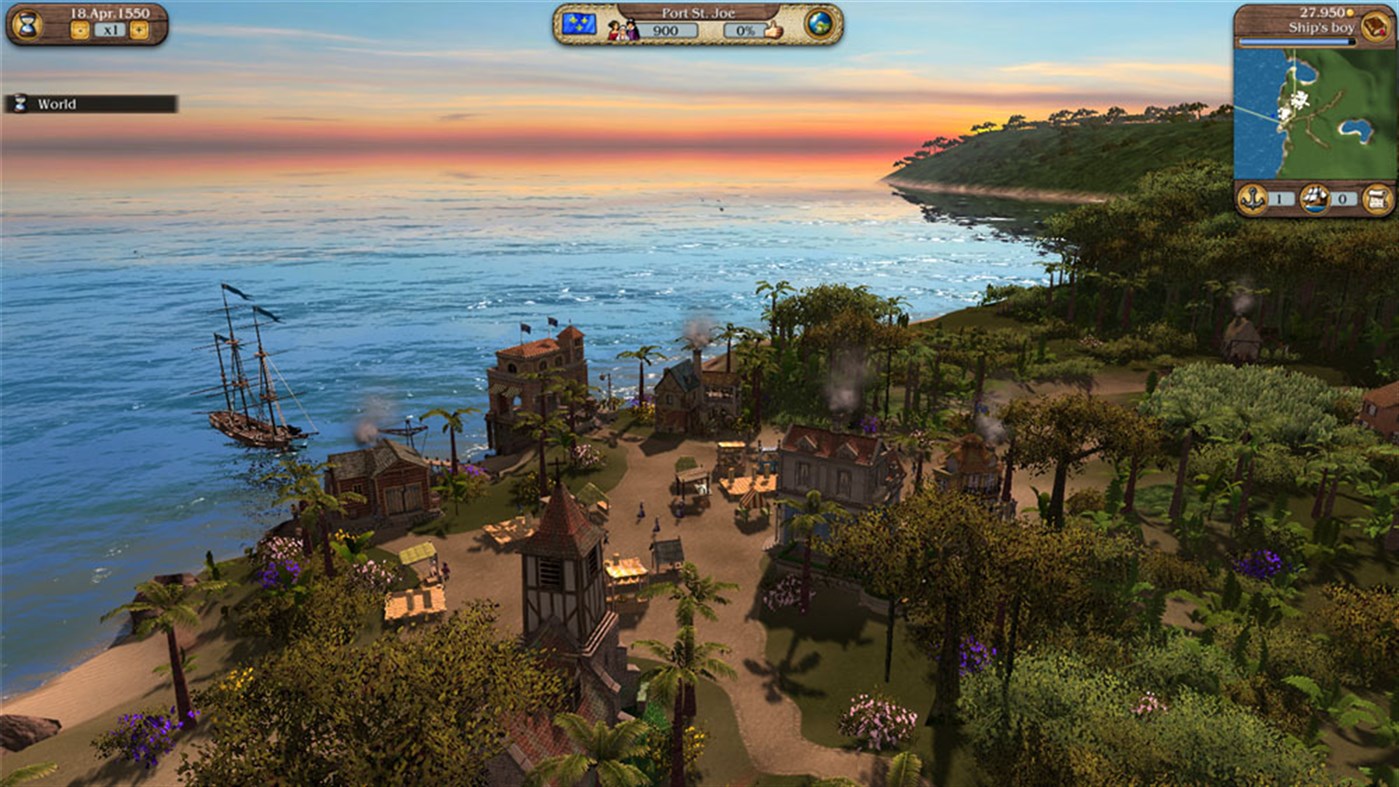The width and height of the screenshot is (1399, 787).
Task: Increase game speed with the plus button
Action: [x=139, y=29]
